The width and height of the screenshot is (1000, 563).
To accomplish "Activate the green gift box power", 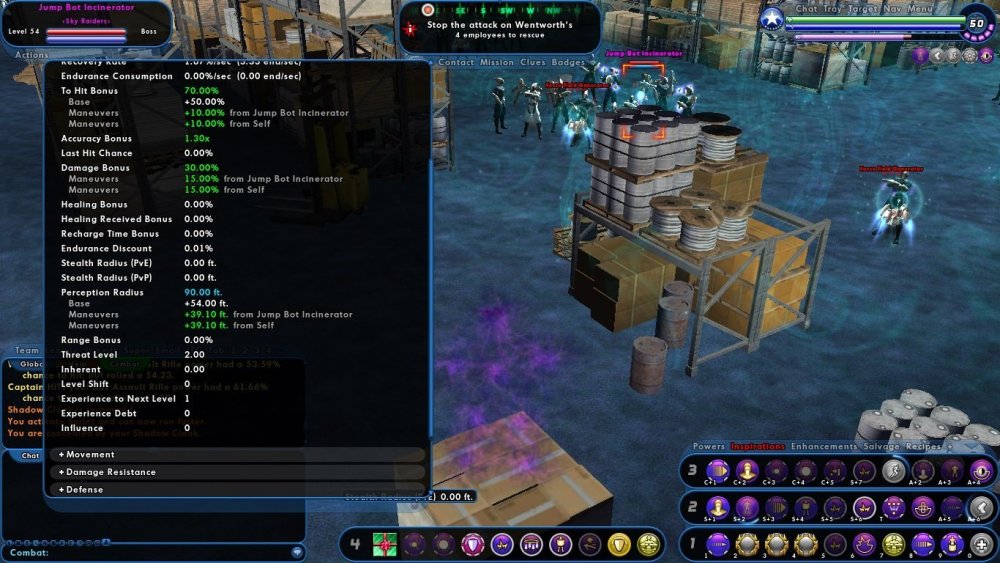I will pyautogui.click(x=385, y=544).
